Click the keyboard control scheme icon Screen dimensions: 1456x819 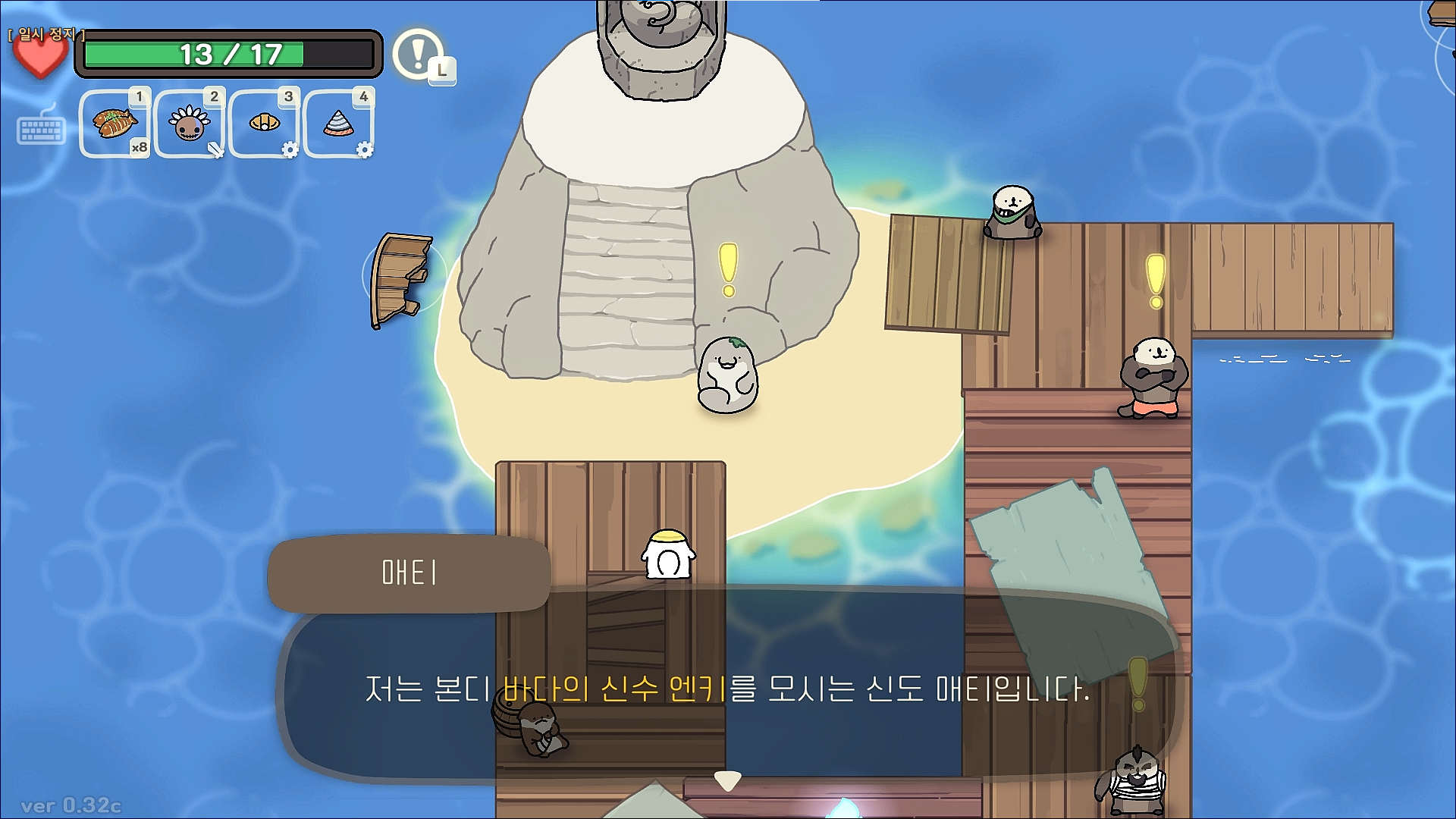tap(42, 129)
